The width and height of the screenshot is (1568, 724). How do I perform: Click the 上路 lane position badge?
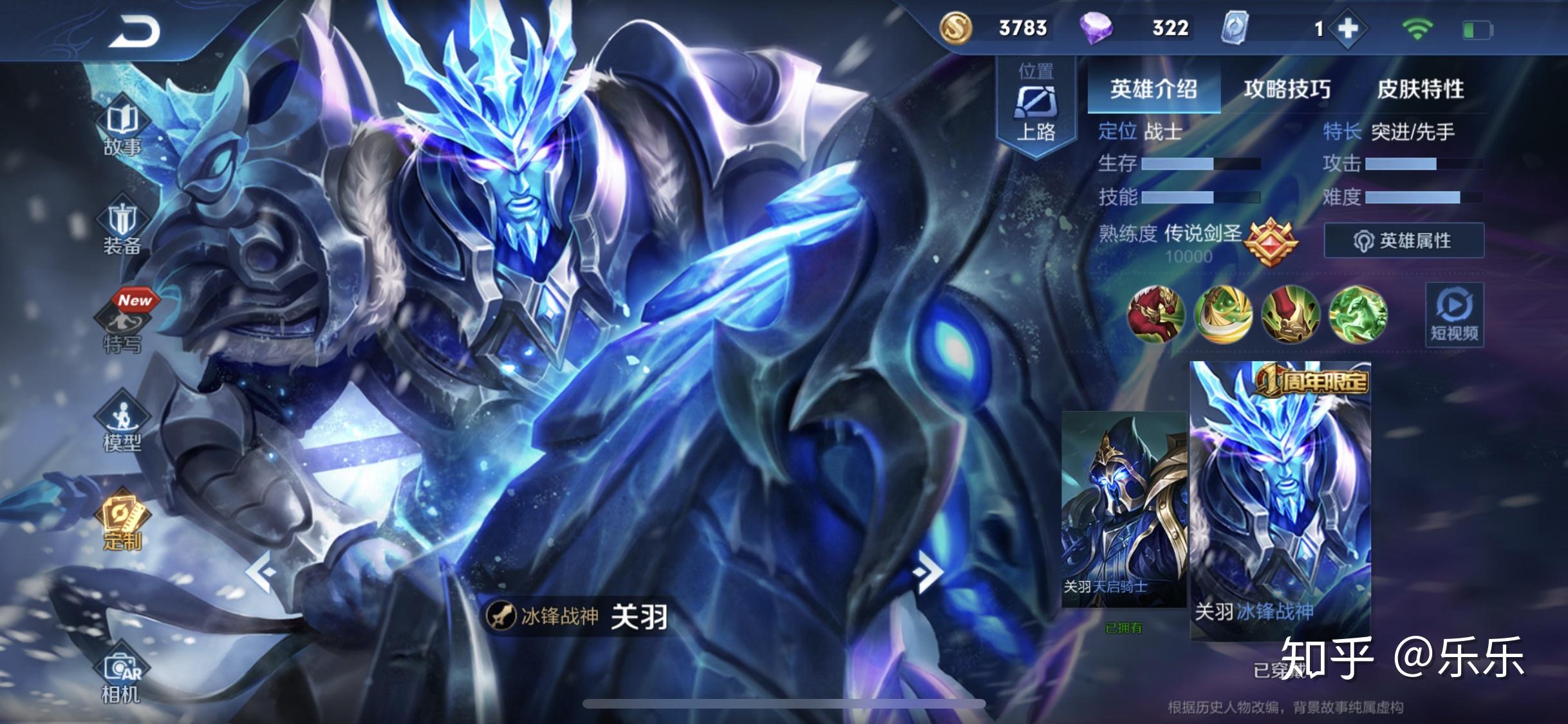[1036, 106]
